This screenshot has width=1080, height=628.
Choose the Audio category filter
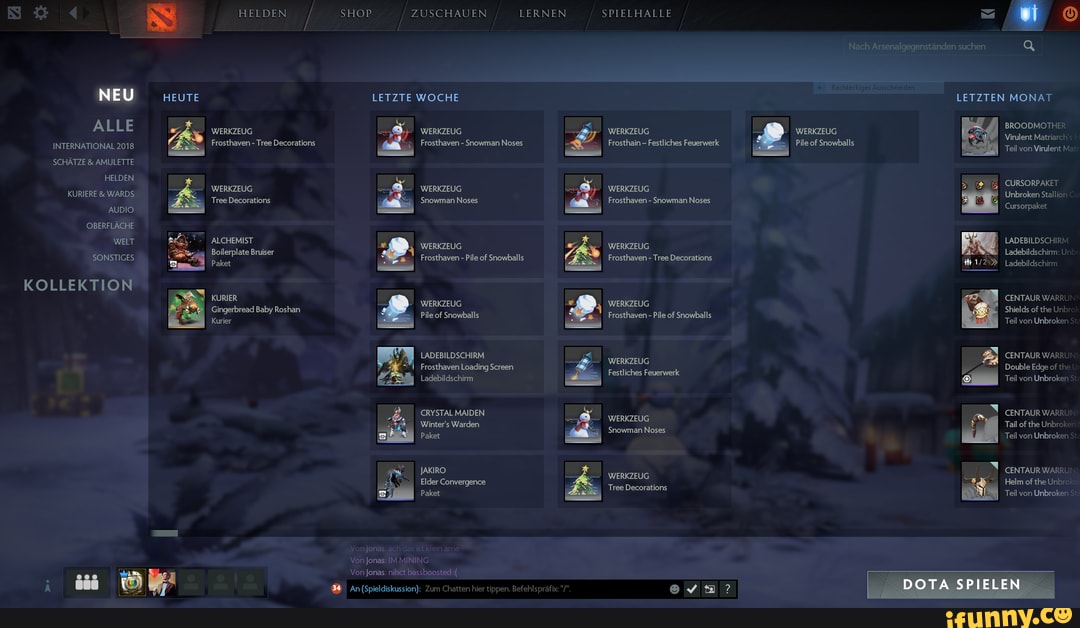(x=121, y=210)
